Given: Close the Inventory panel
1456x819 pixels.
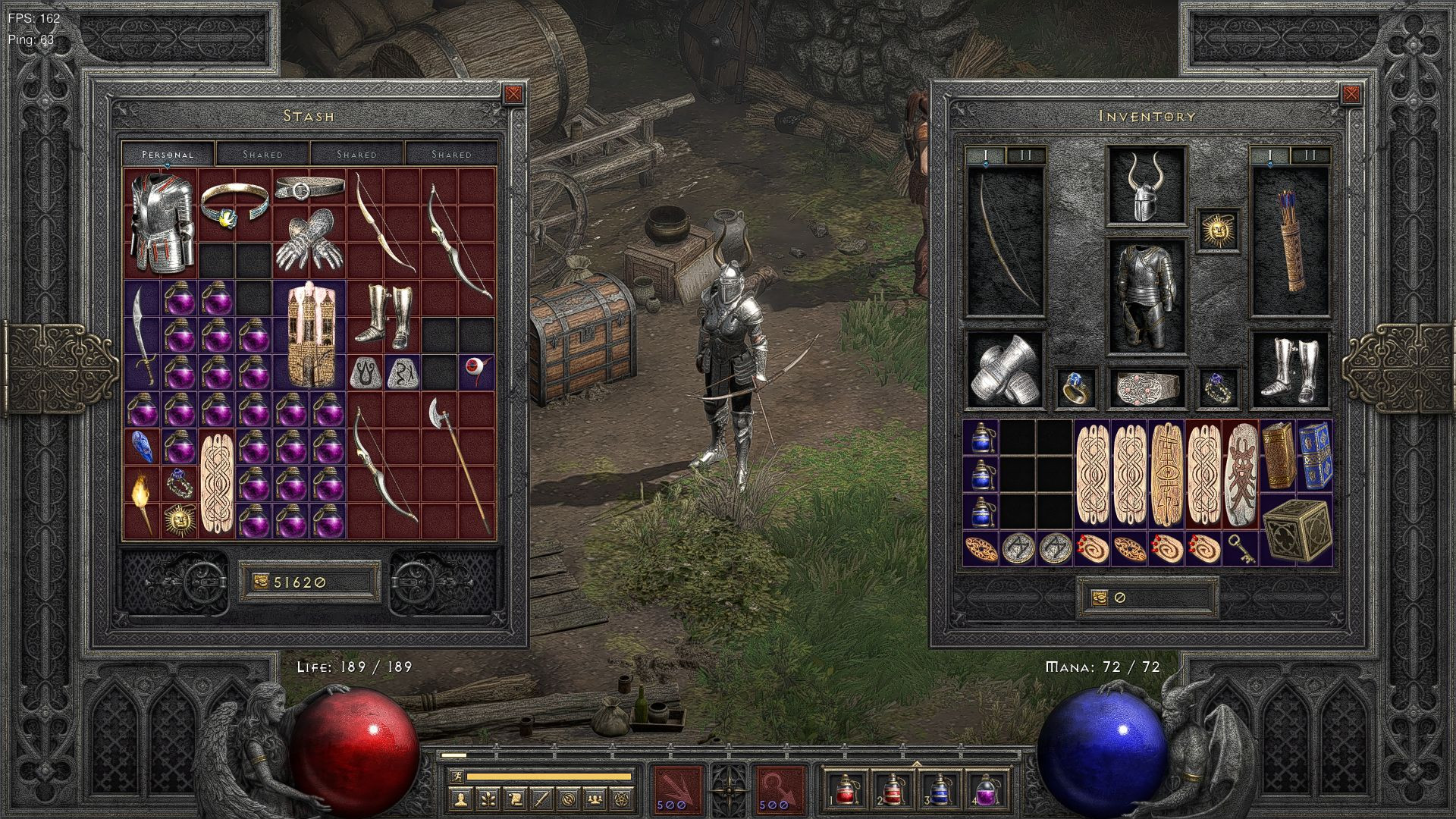Looking at the screenshot, I should (1351, 94).
